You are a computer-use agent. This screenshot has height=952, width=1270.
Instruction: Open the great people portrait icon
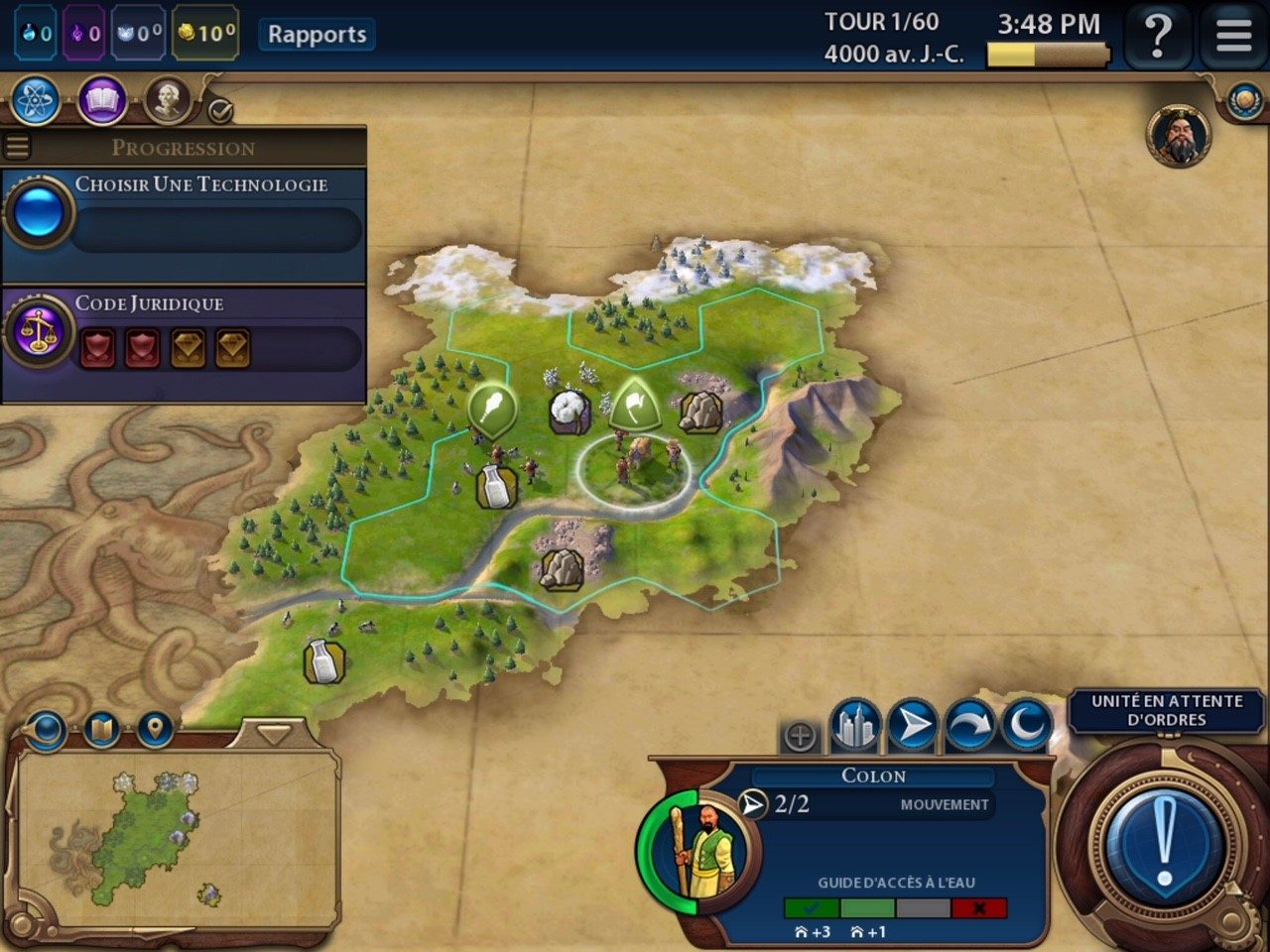click(x=168, y=101)
